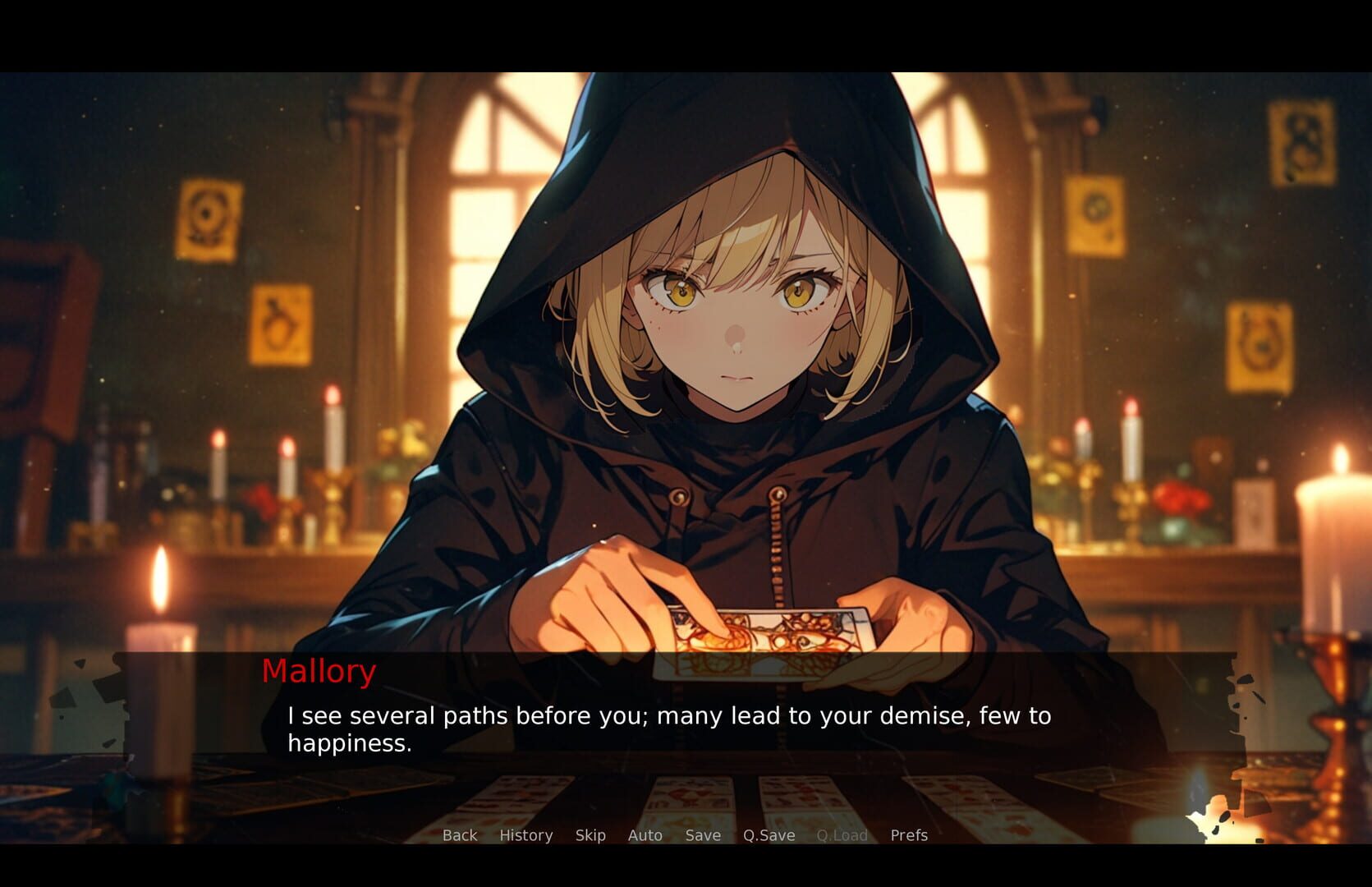The image size is (1372, 887).
Task: Click Mallory's name label
Action: click(x=319, y=672)
